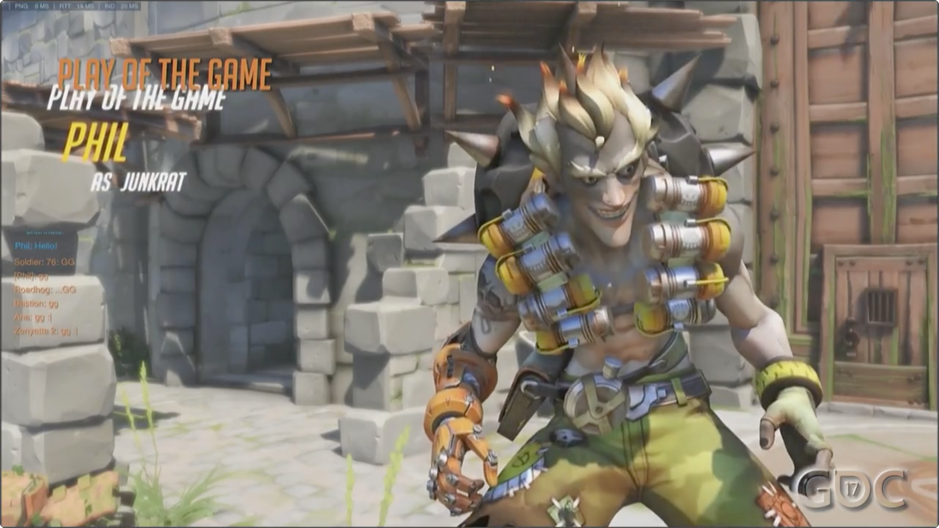
Task: Select Roadhog's "...GG" chat message
Action: pos(46,289)
